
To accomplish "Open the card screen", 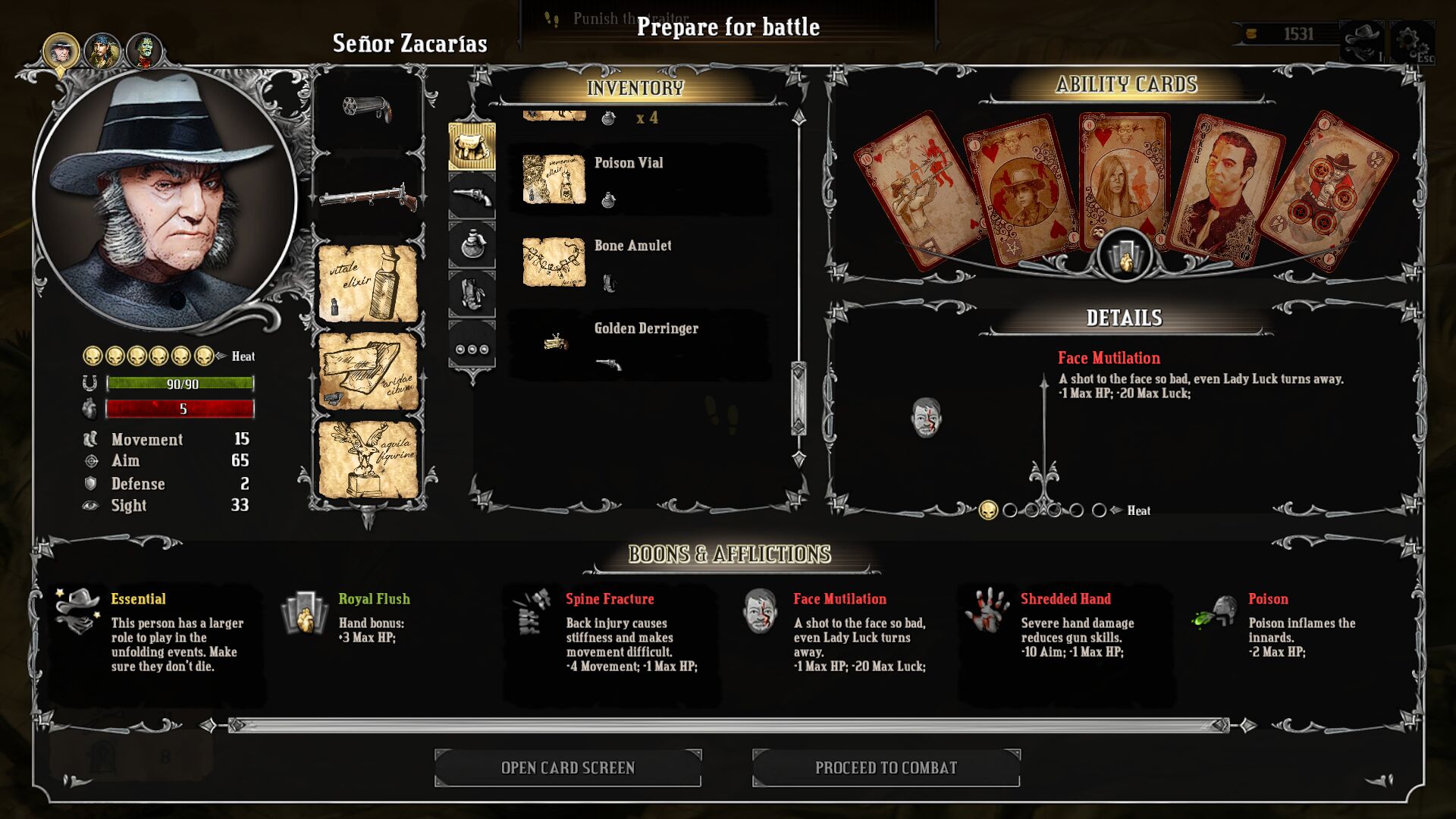I will 567,767.
